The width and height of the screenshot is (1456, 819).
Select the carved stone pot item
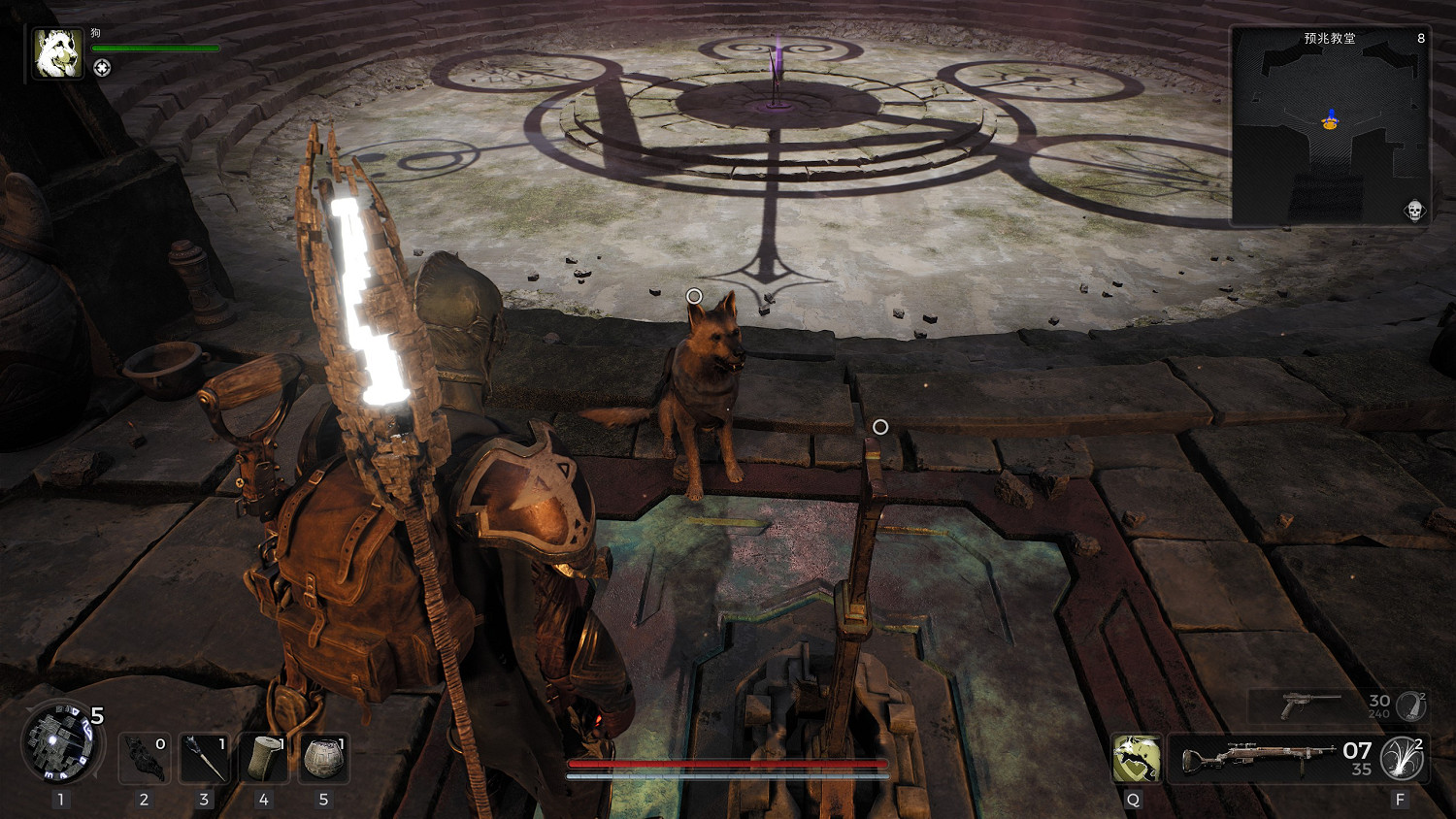(324, 758)
